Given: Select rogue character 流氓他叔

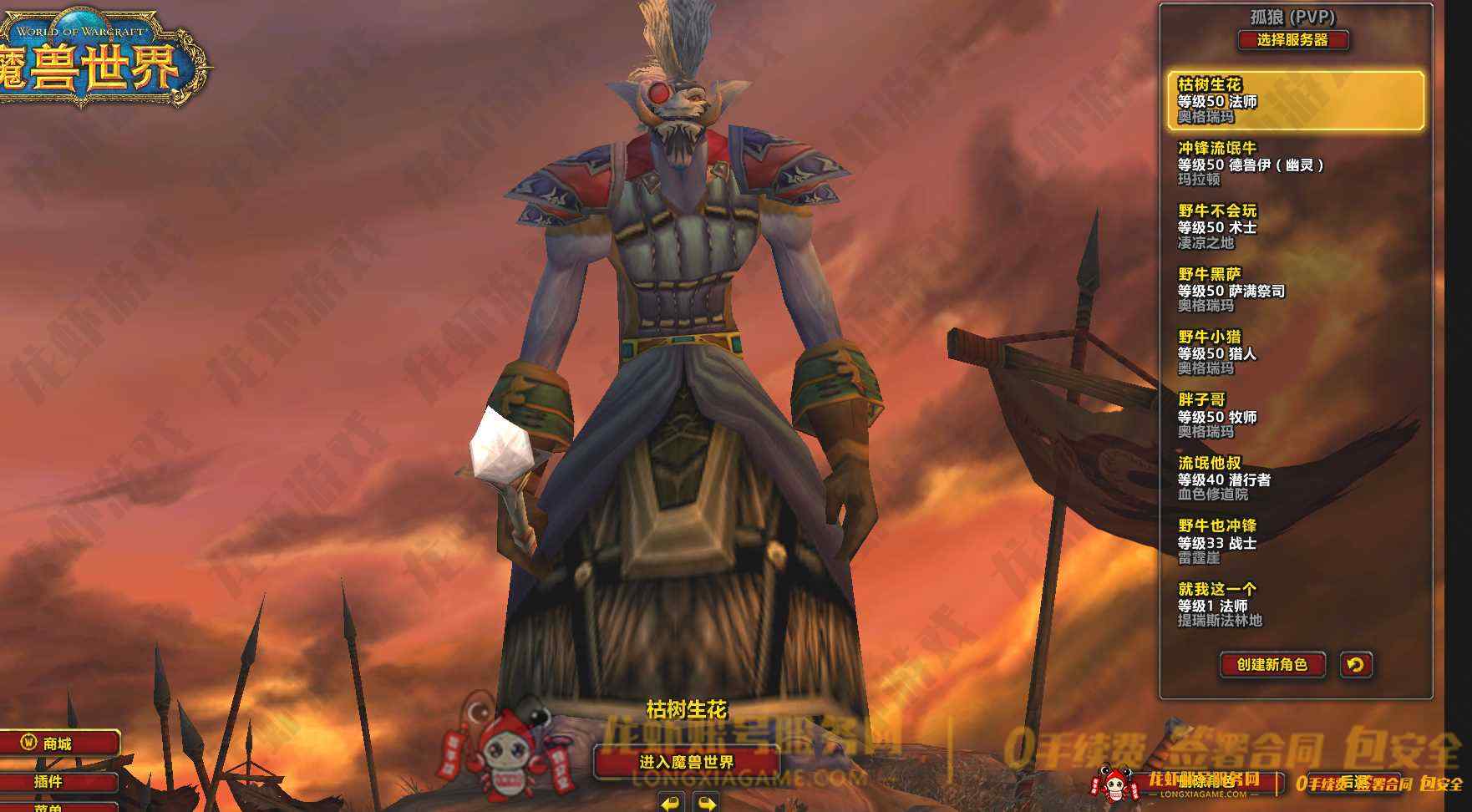Looking at the screenshot, I should [x=1295, y=479].
